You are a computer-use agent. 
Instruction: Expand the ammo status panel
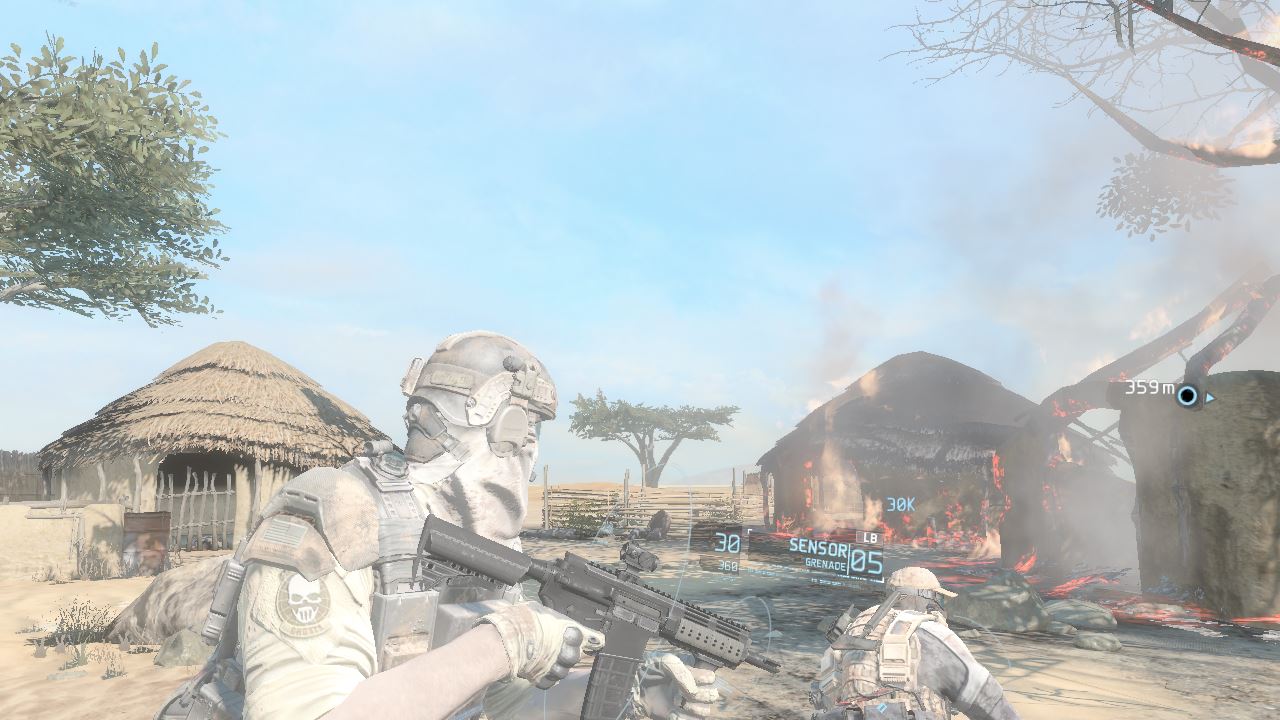(x=730, y=555)
